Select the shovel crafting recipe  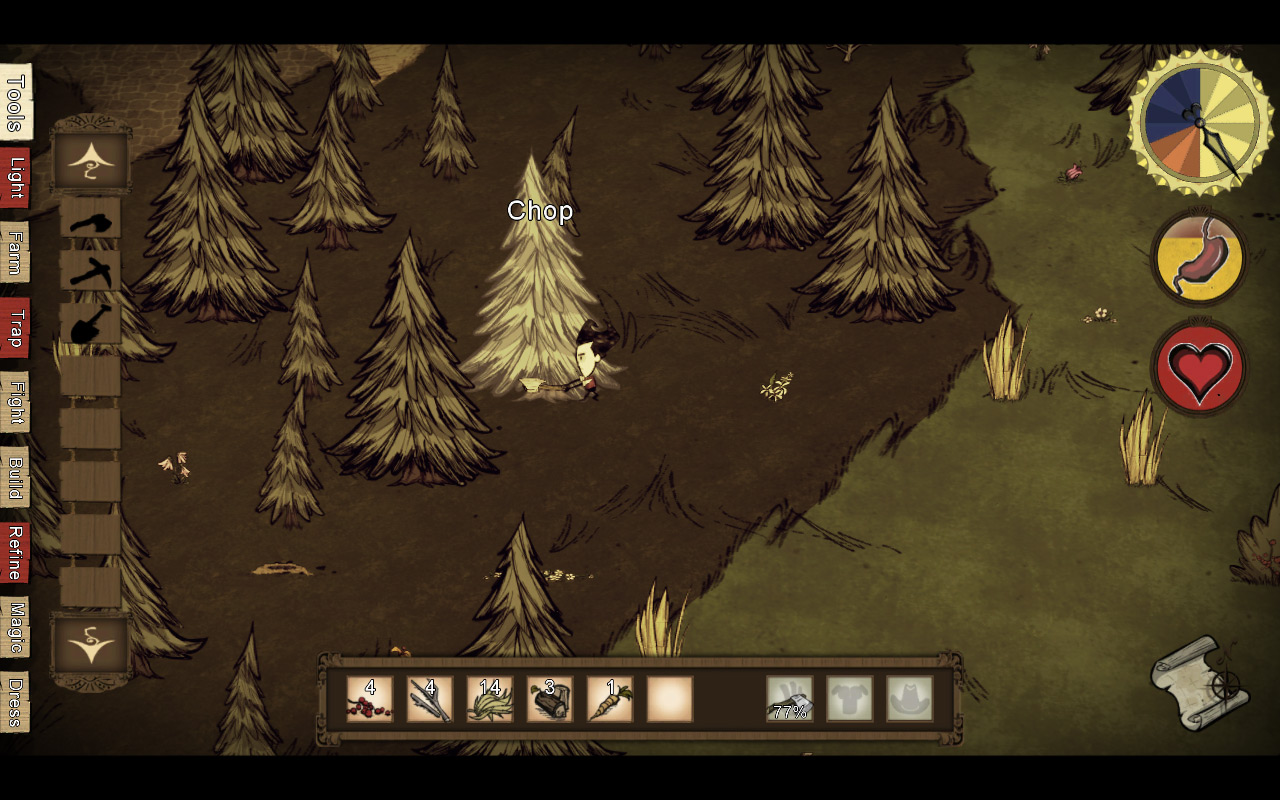point(91,324)
